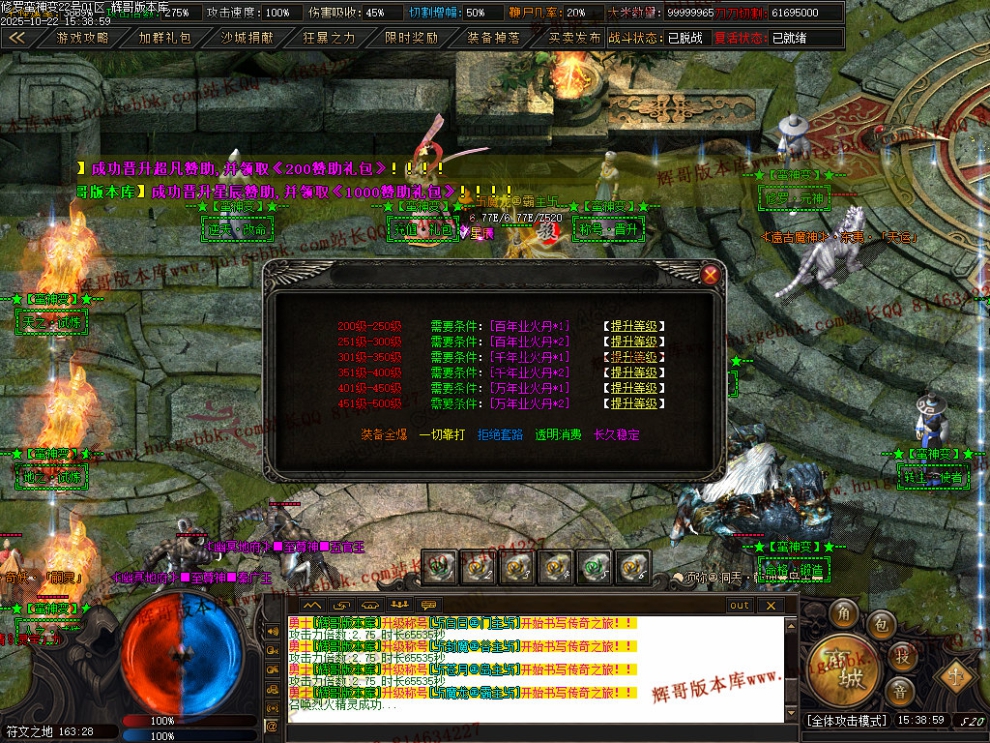
Task: Upgrade level for the 200级-250级 tier
Action: pos(635,326)
